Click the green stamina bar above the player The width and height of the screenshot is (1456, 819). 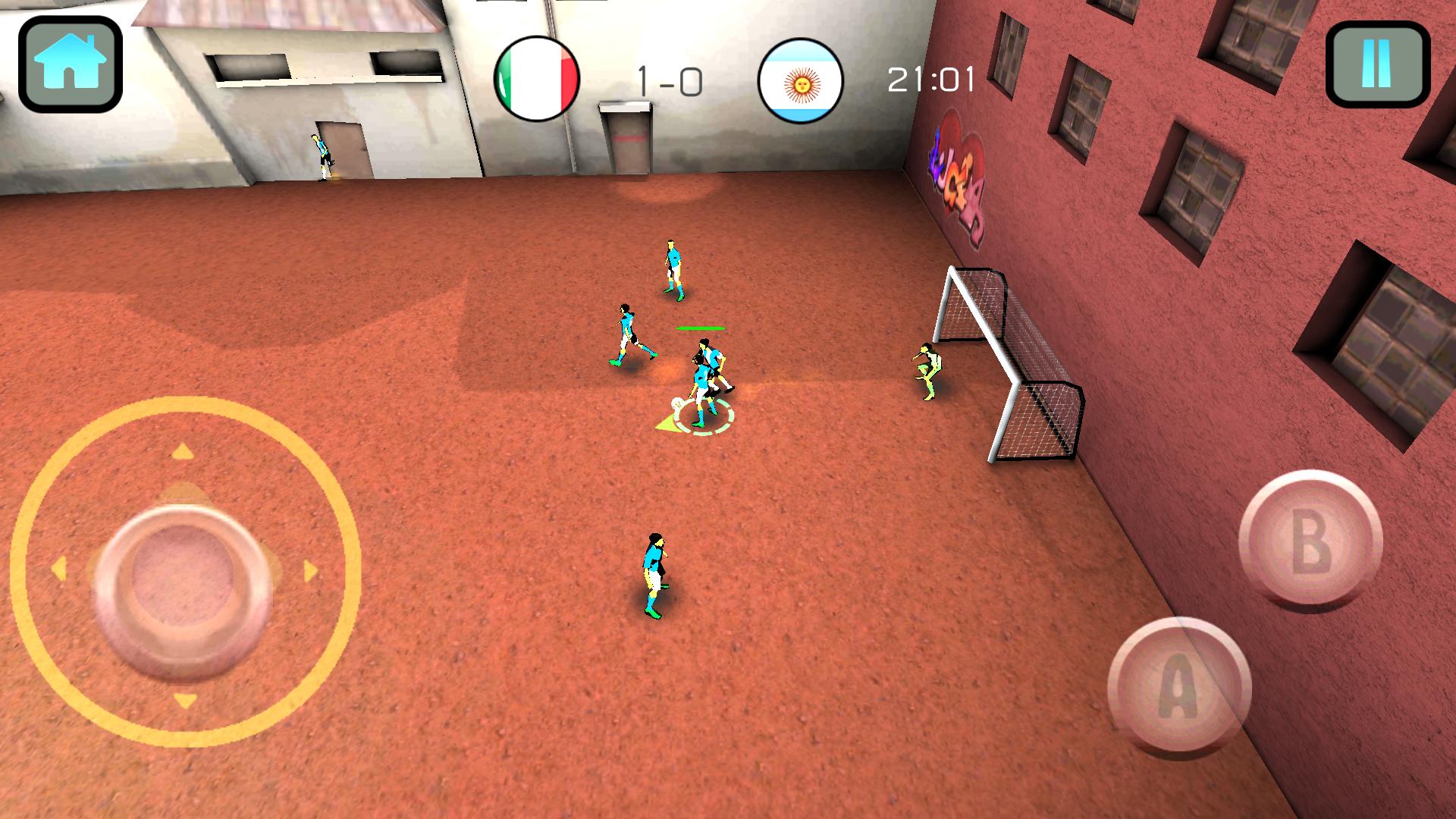700,328
